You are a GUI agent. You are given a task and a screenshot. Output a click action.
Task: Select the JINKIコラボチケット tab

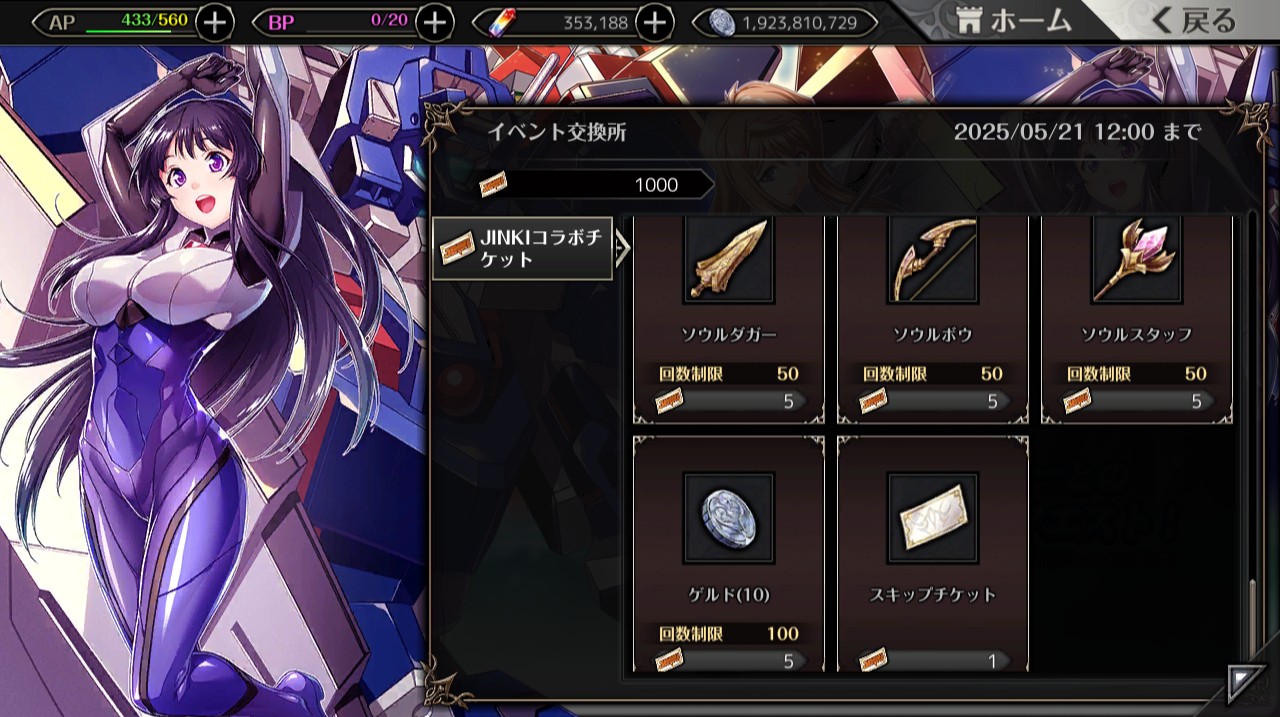[x=522, y=249]
